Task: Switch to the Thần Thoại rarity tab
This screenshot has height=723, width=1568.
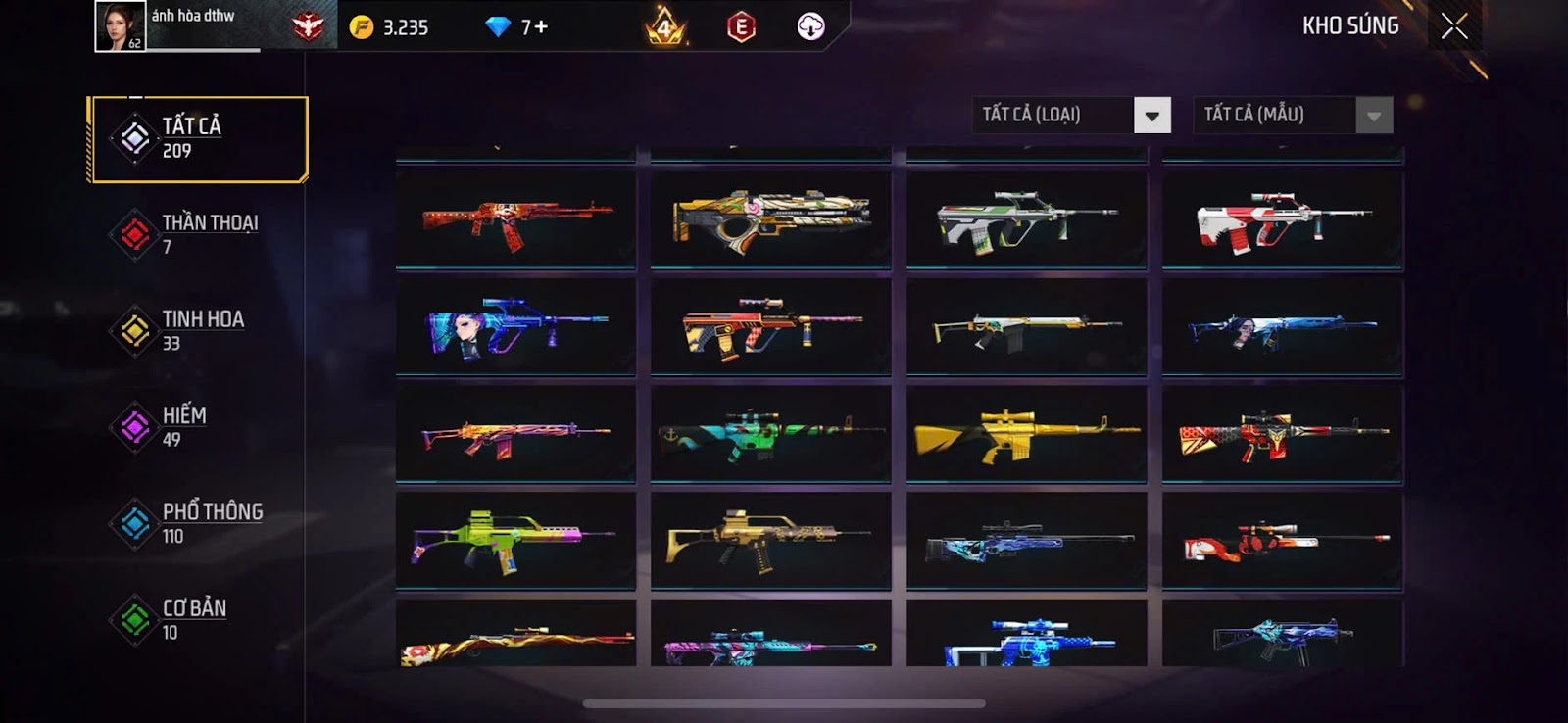Action: click(199, 234)
